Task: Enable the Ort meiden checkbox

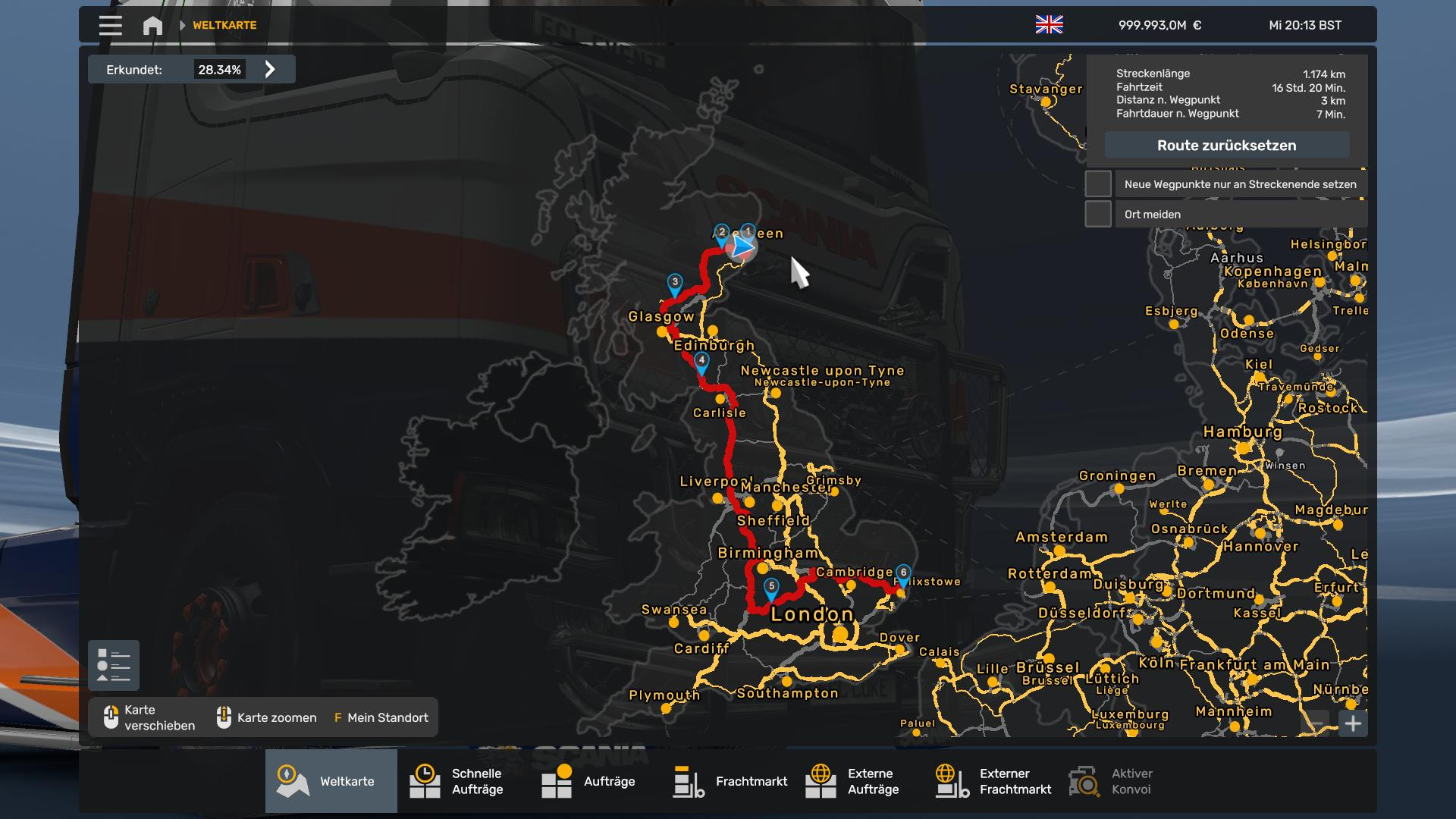Action: (1098, 214)
